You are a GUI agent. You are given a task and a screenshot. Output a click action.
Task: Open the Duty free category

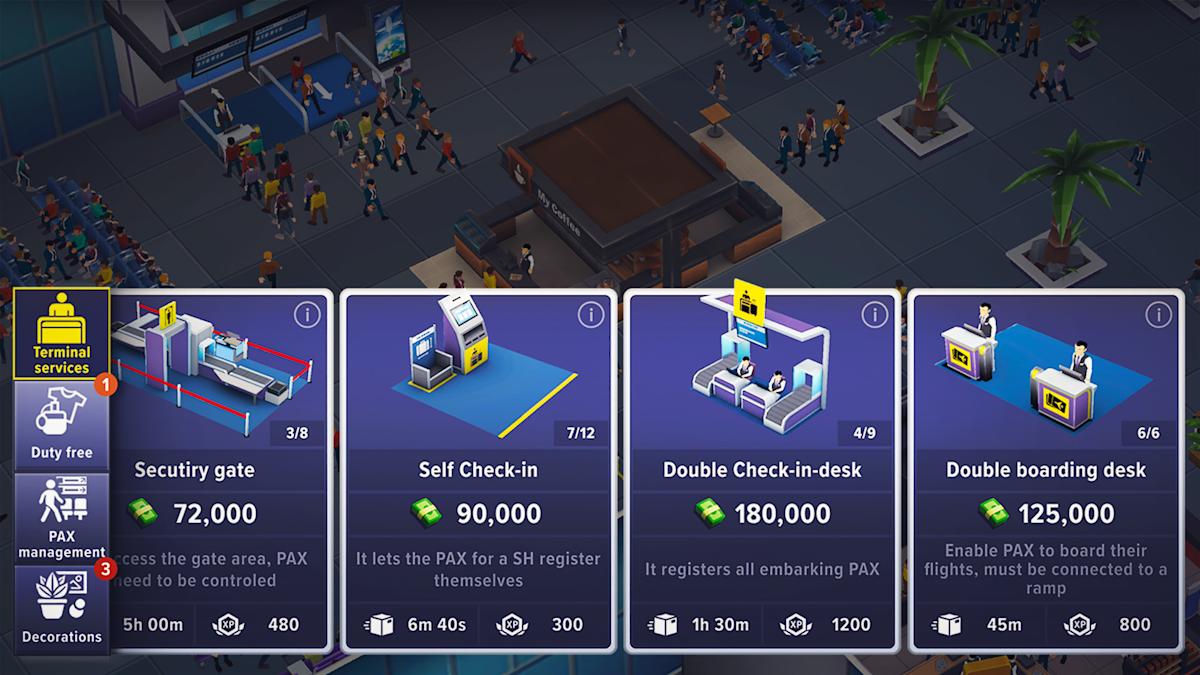62,426
